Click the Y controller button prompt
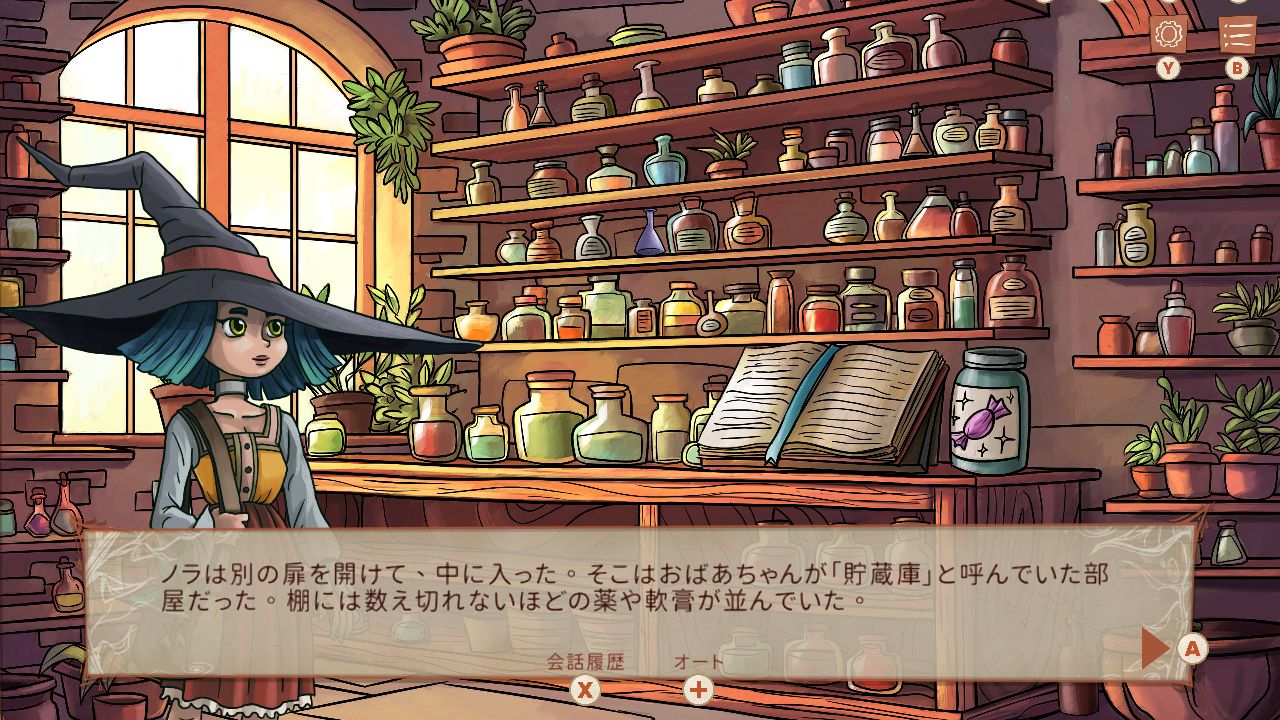Viewport: 1280px width, 720px height. (x=1166, y=68)
